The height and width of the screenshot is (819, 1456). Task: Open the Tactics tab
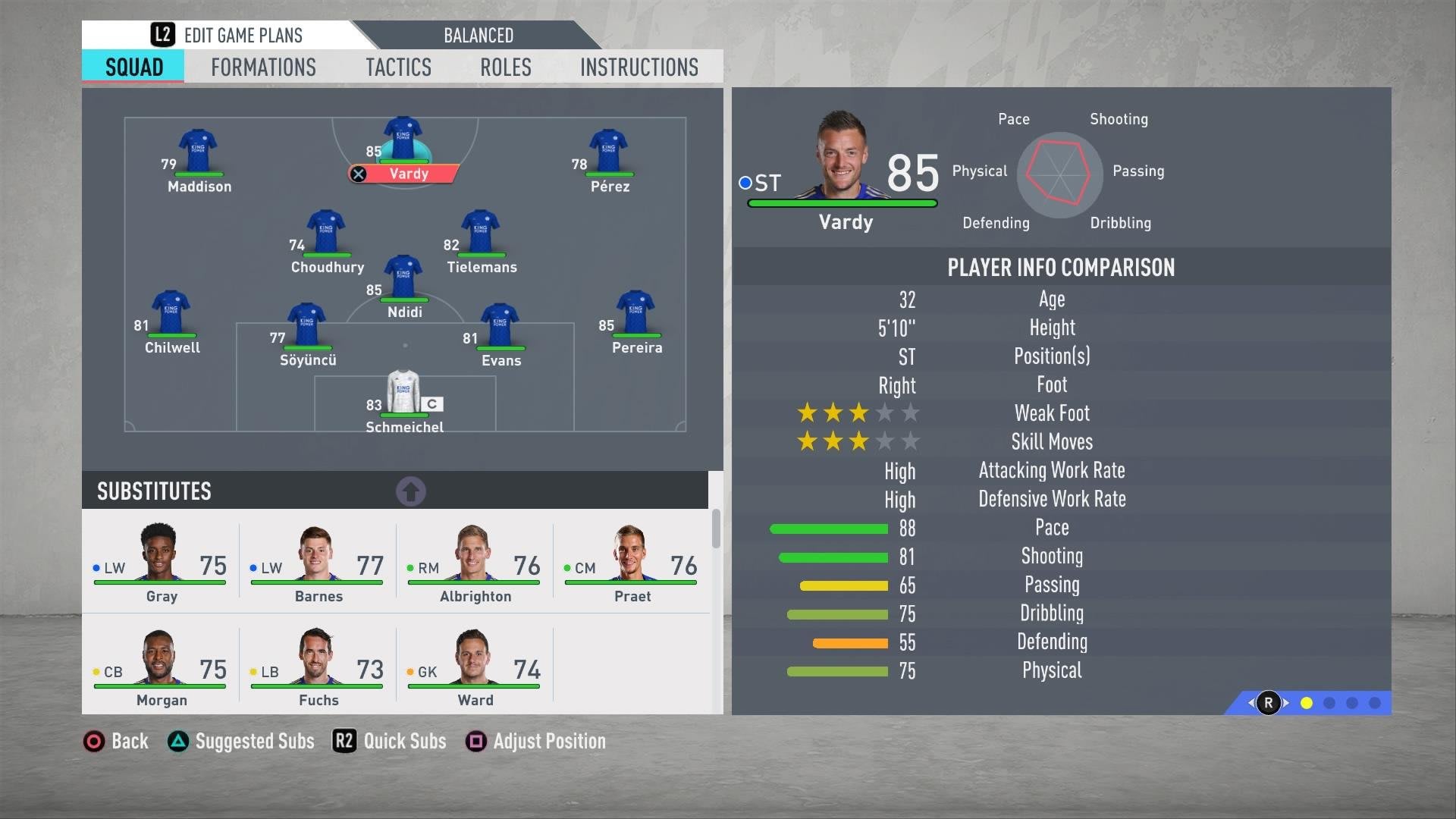pyautogui.click(x=398, y=67)
